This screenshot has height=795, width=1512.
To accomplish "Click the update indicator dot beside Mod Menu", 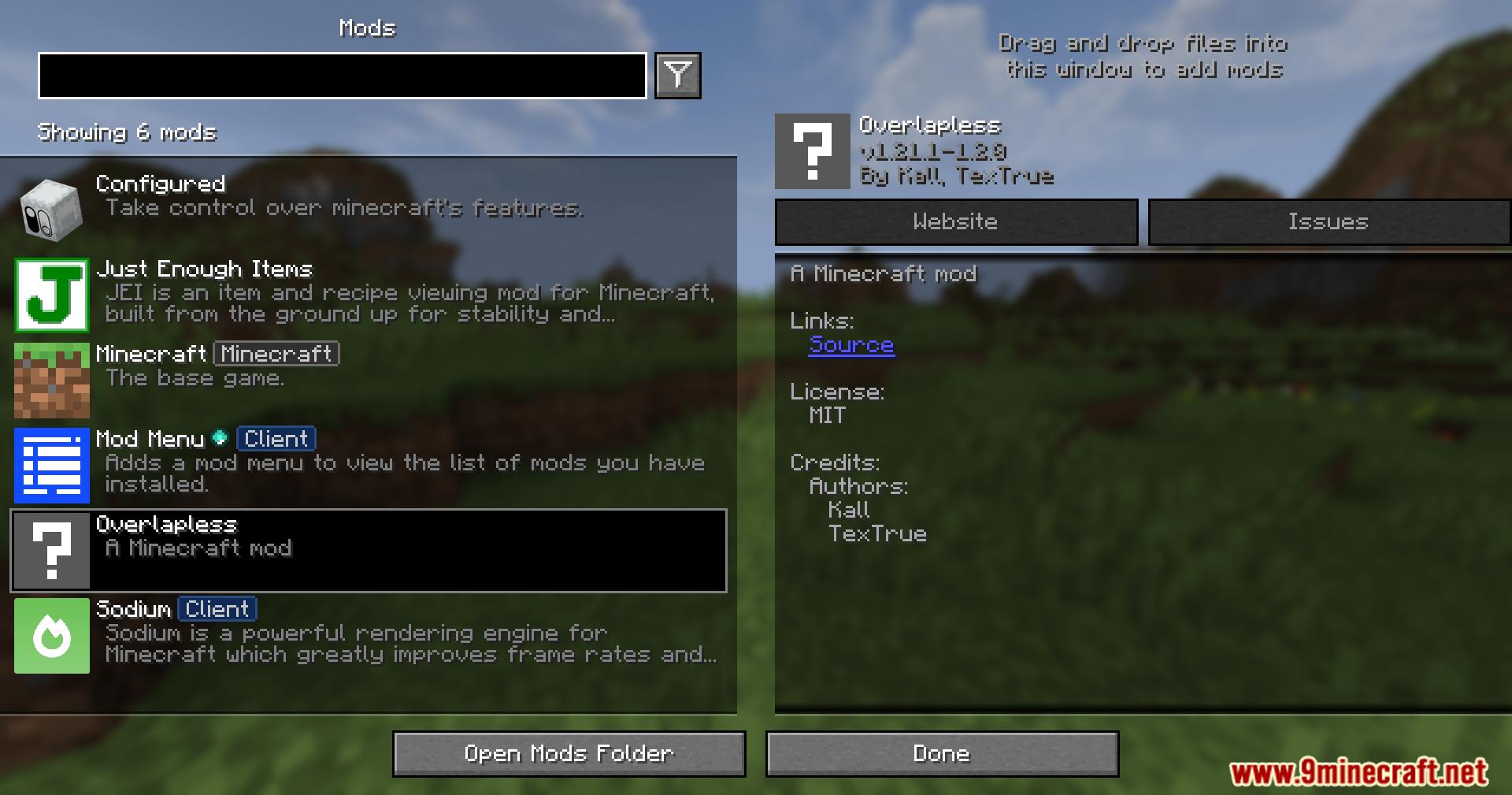I will [220, 439].
